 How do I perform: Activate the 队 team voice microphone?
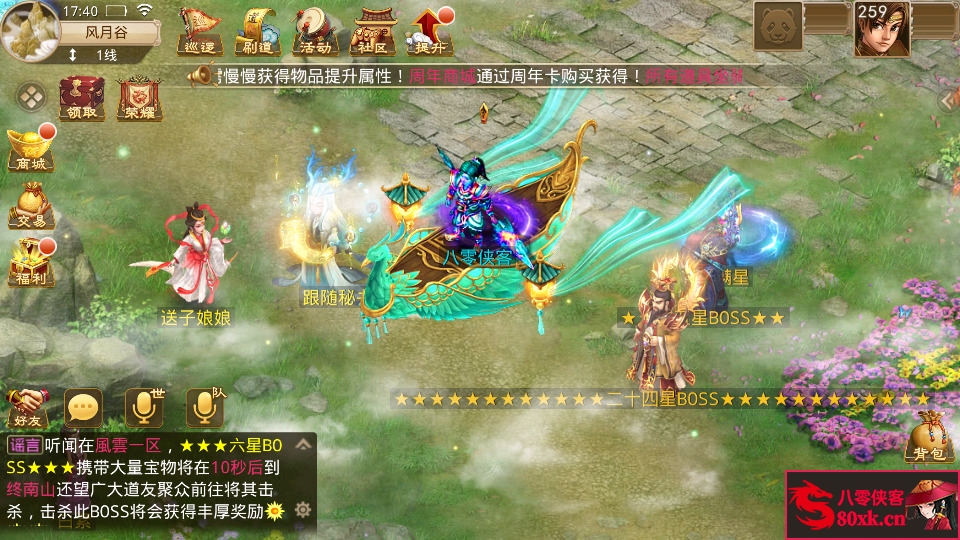click(x=205, y=407)
